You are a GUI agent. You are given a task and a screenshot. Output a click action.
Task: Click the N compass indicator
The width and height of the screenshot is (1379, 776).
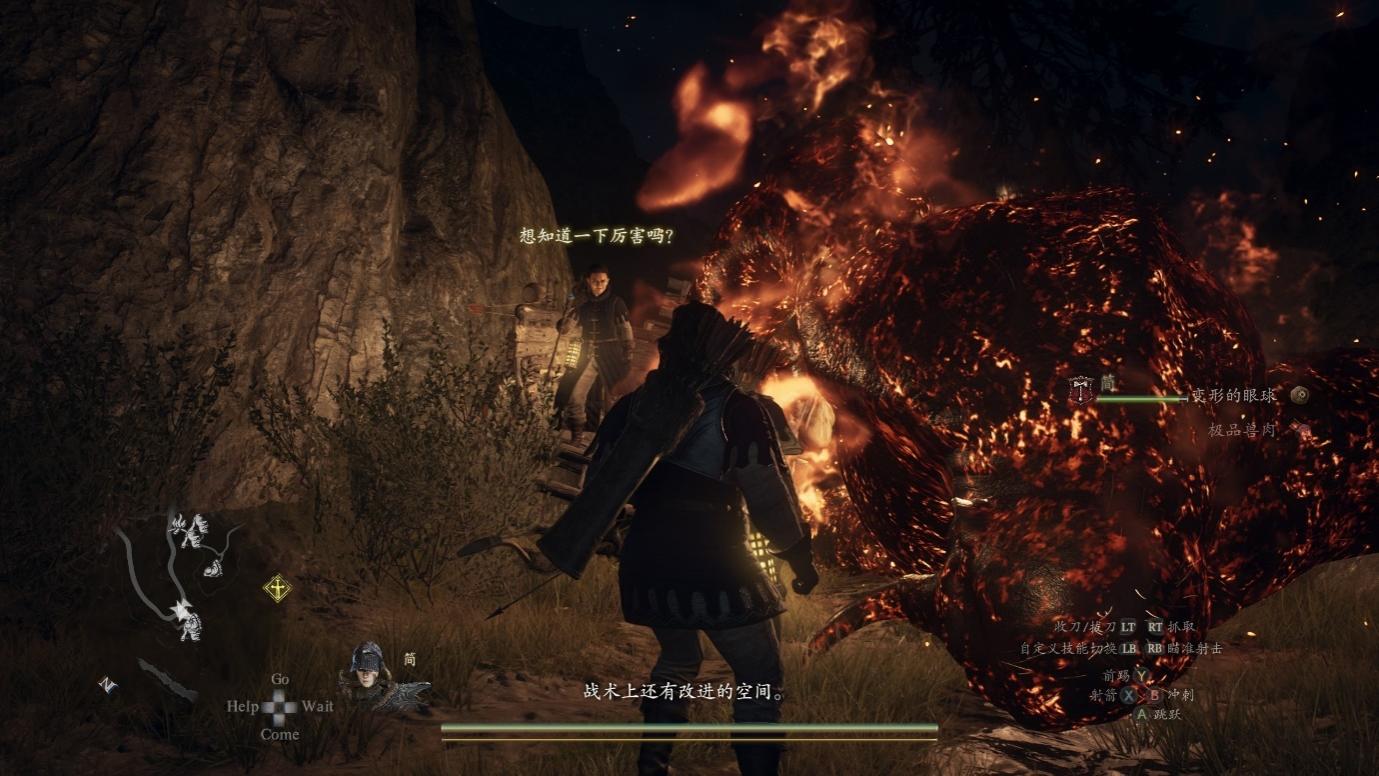point(107,685)
